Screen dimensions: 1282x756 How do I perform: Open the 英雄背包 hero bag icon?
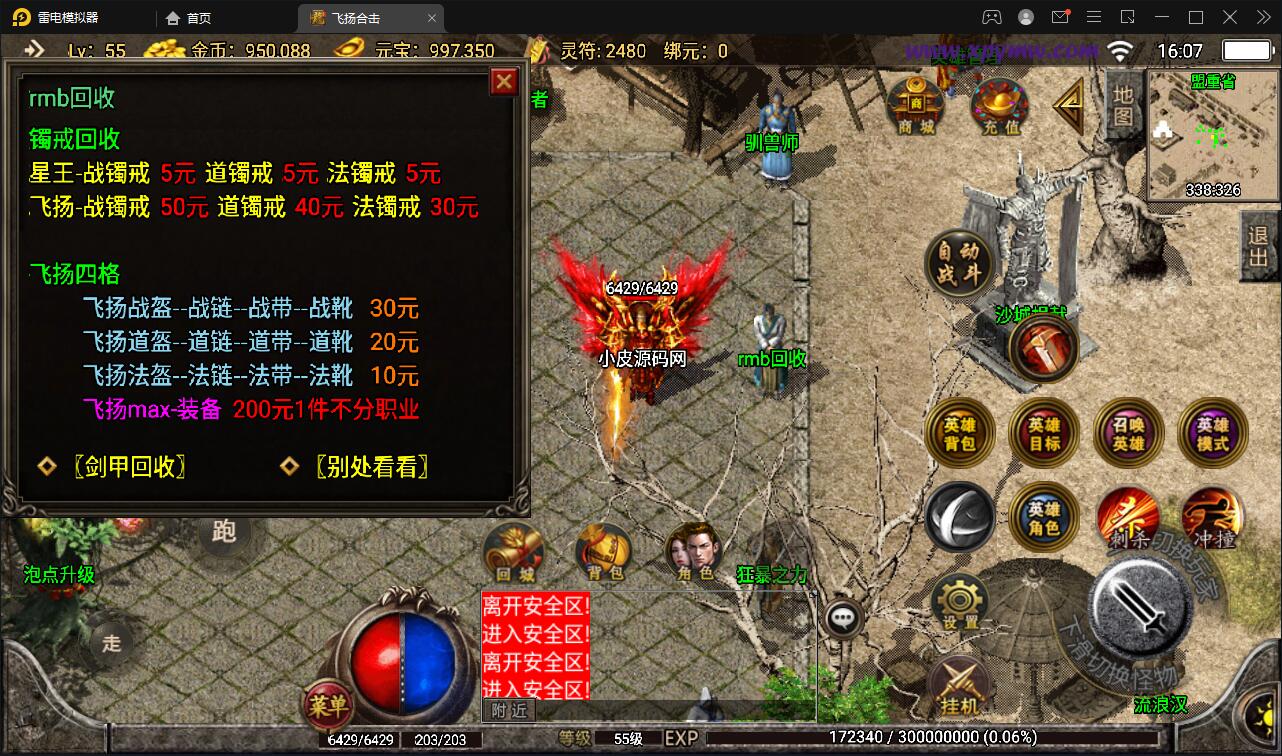959,432
